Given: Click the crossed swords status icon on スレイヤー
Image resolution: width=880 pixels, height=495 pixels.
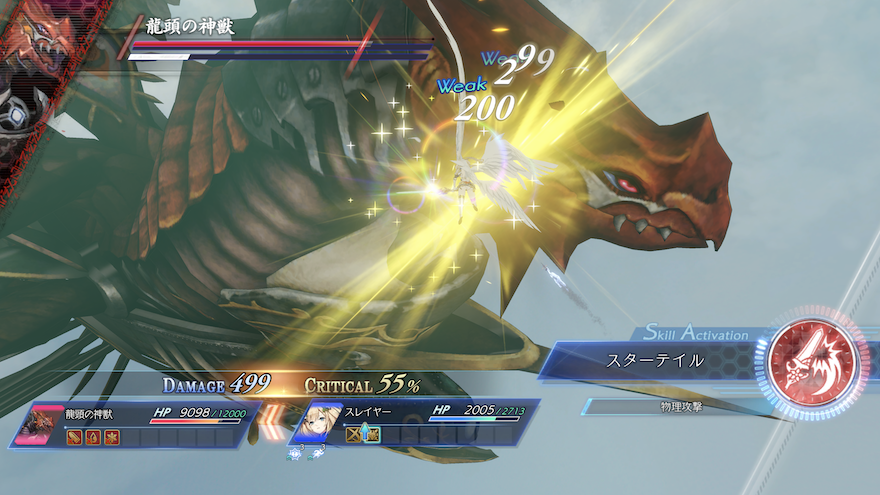Looking at the screenshot, I should coord(353,435).
